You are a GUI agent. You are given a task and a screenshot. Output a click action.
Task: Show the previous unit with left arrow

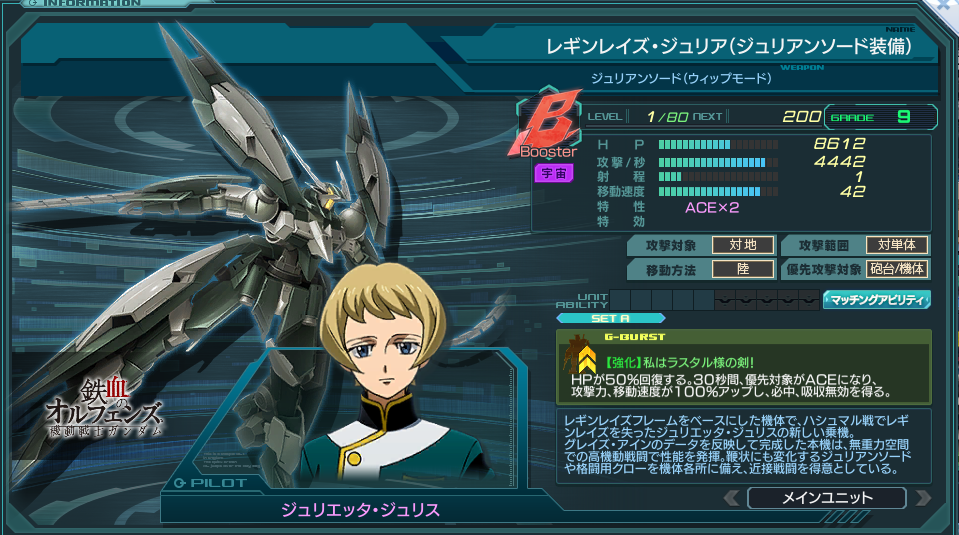730,497
